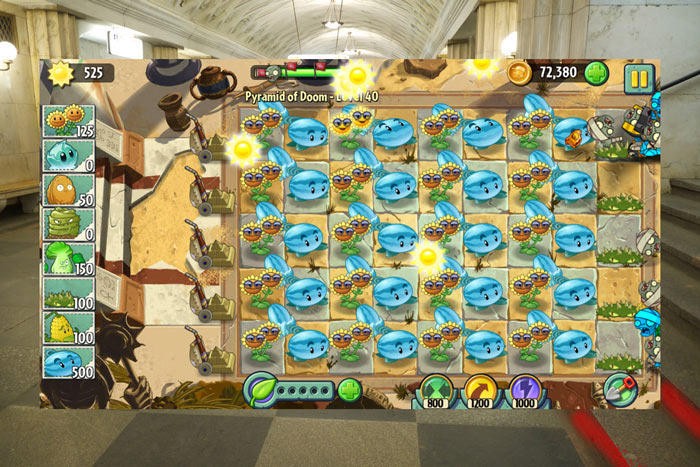Use the Power Toss power-up costing 1200
Image resolution: width=700 pixels, height=467 pixels.
[481, 390]
